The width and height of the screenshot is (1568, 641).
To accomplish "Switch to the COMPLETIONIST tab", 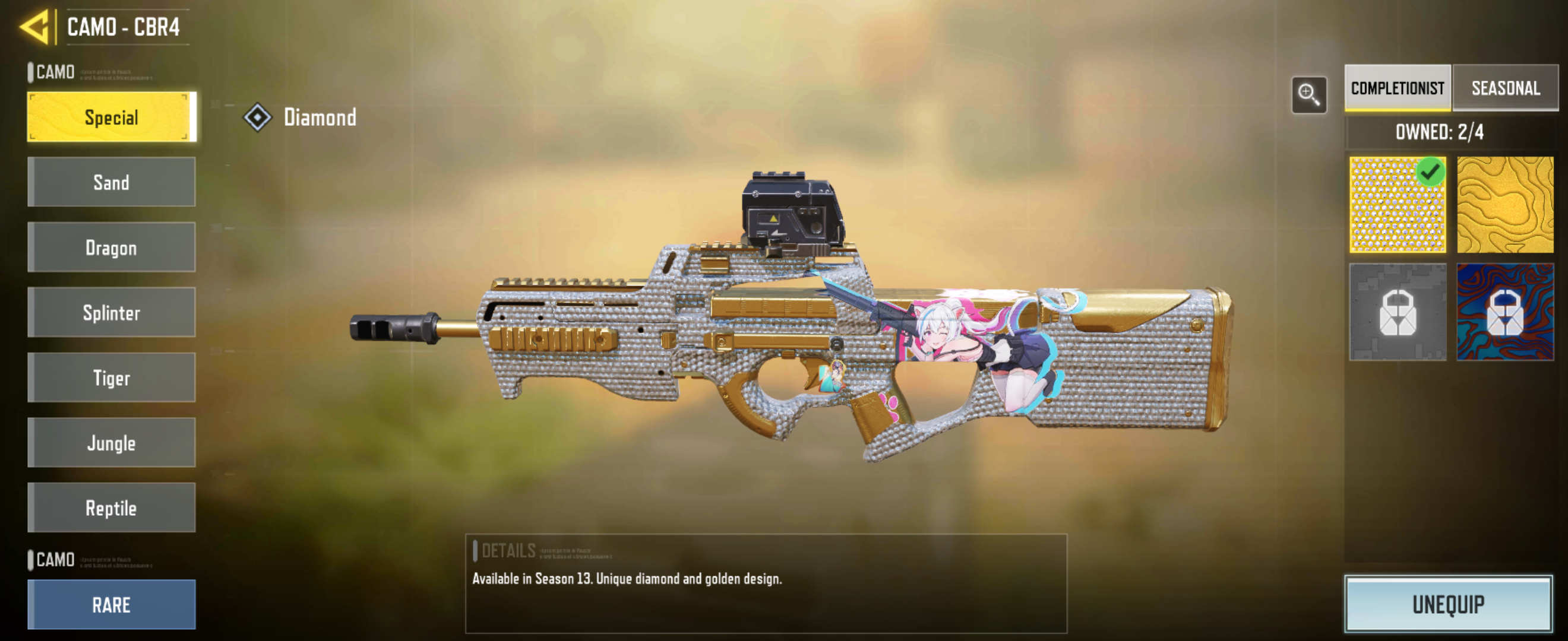I will click(1396, 88).
